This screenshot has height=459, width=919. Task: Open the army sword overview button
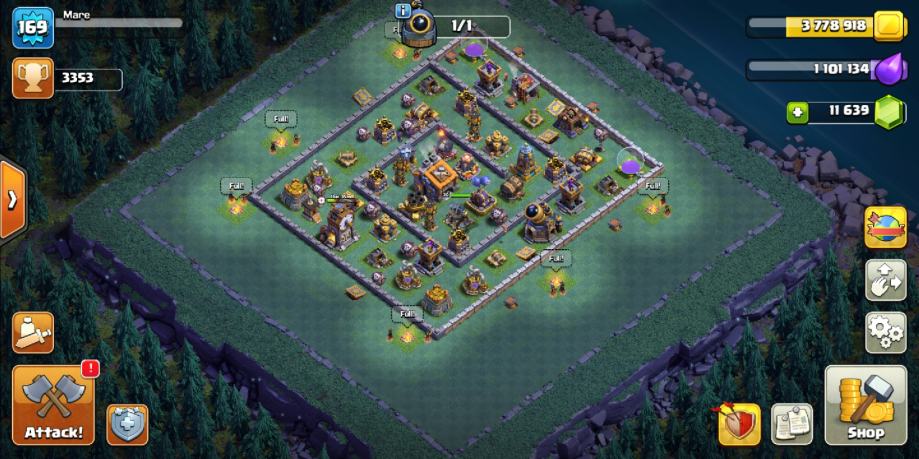coord(33,333)
